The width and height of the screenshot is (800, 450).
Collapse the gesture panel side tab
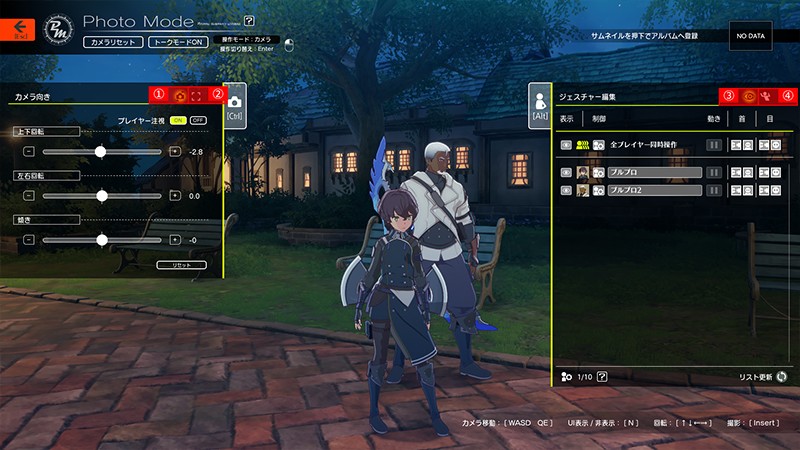[541, 106]
